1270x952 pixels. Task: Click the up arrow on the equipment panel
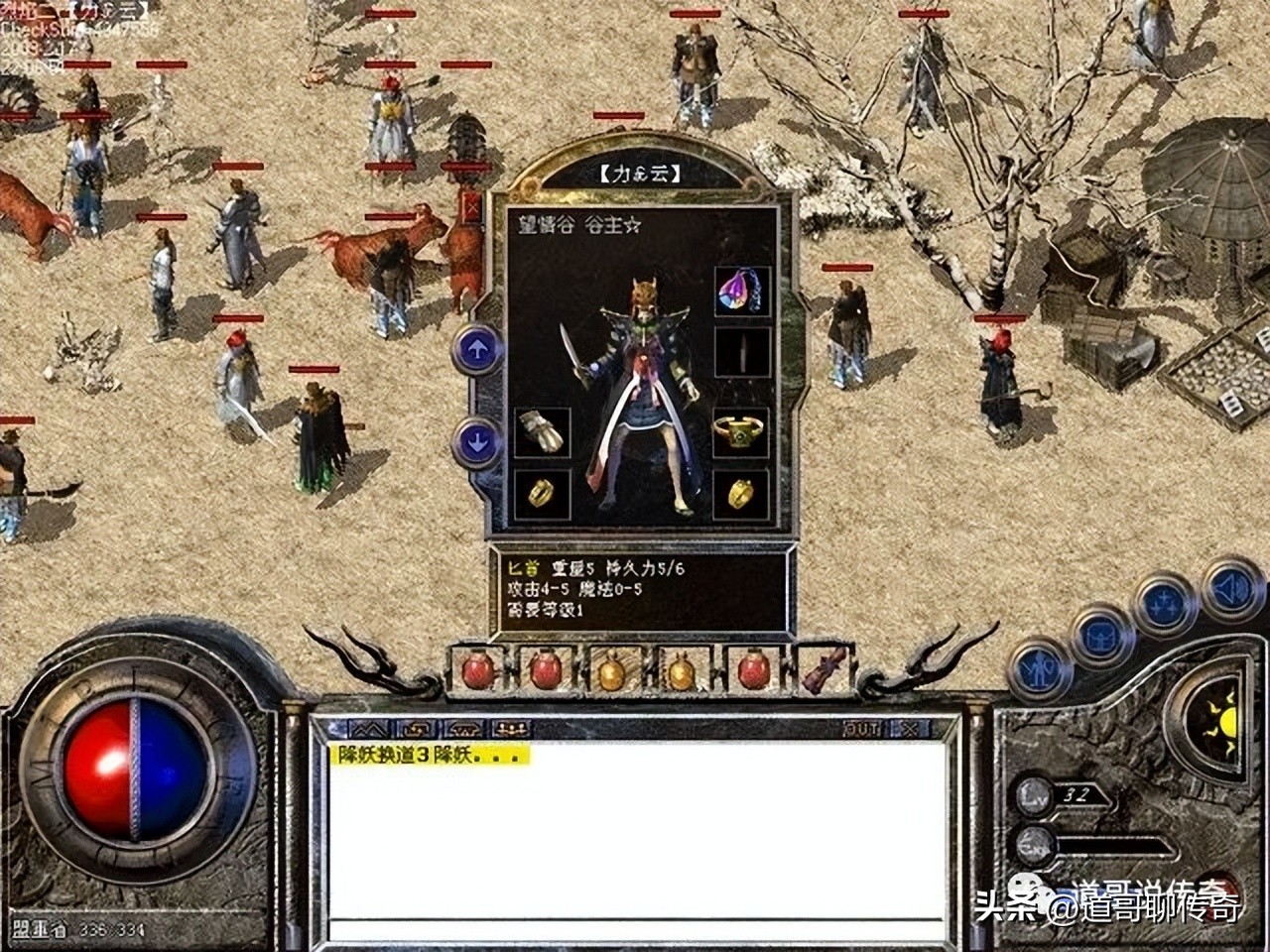[476, 349]
